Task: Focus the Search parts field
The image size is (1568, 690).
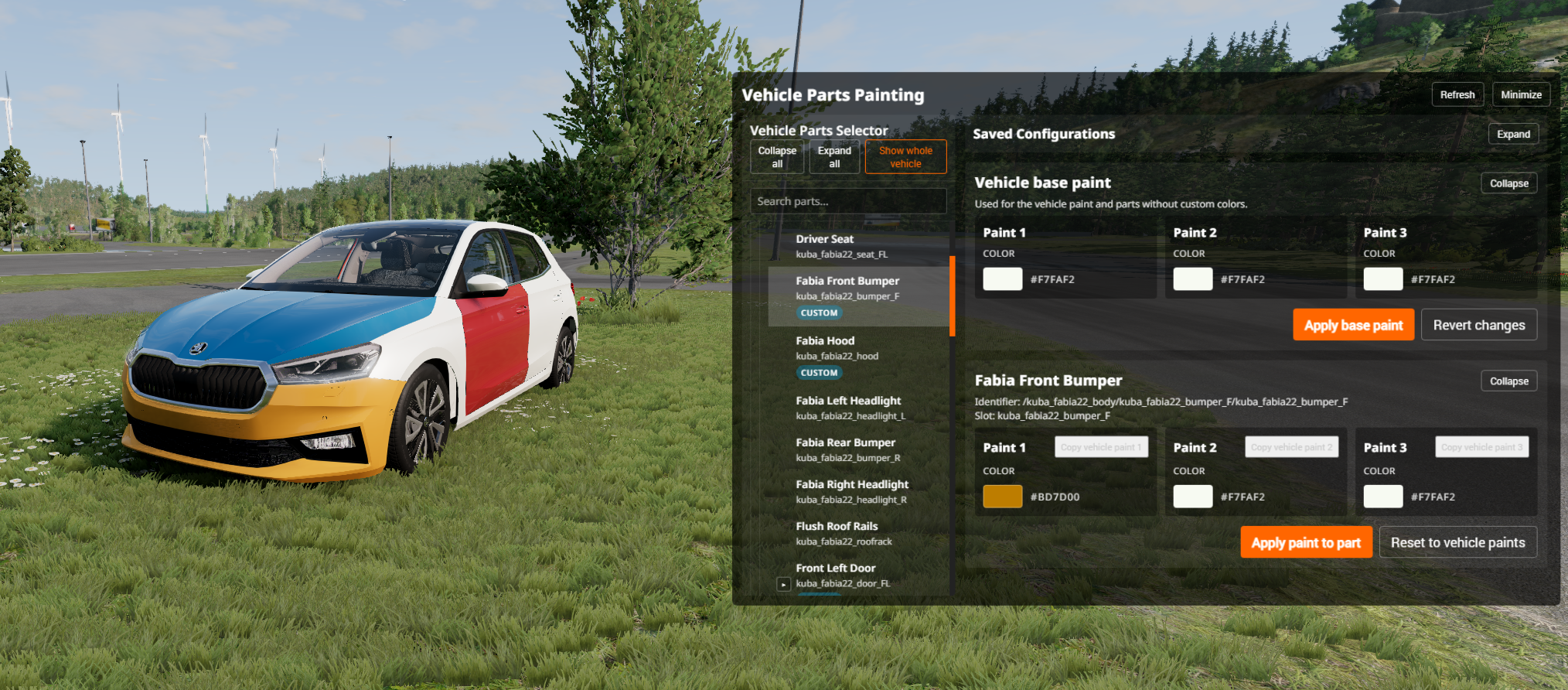Action: (x=848, y=201)
